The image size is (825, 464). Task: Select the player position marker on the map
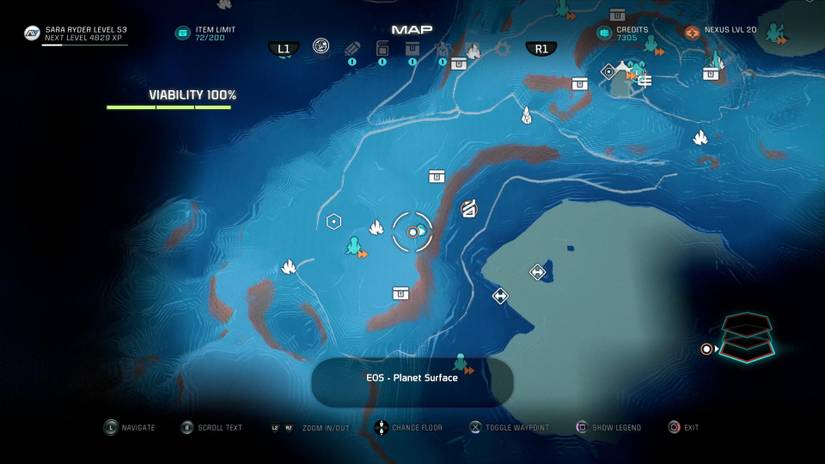tap(413, 232)
